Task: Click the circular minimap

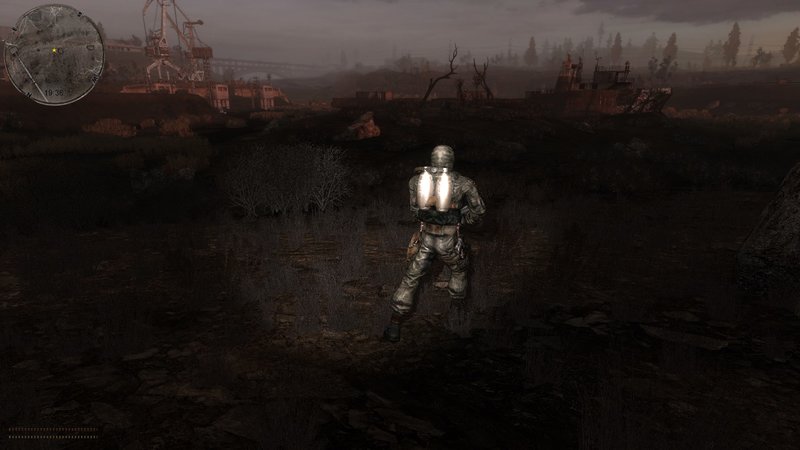Action: click(x=54, y=53)
